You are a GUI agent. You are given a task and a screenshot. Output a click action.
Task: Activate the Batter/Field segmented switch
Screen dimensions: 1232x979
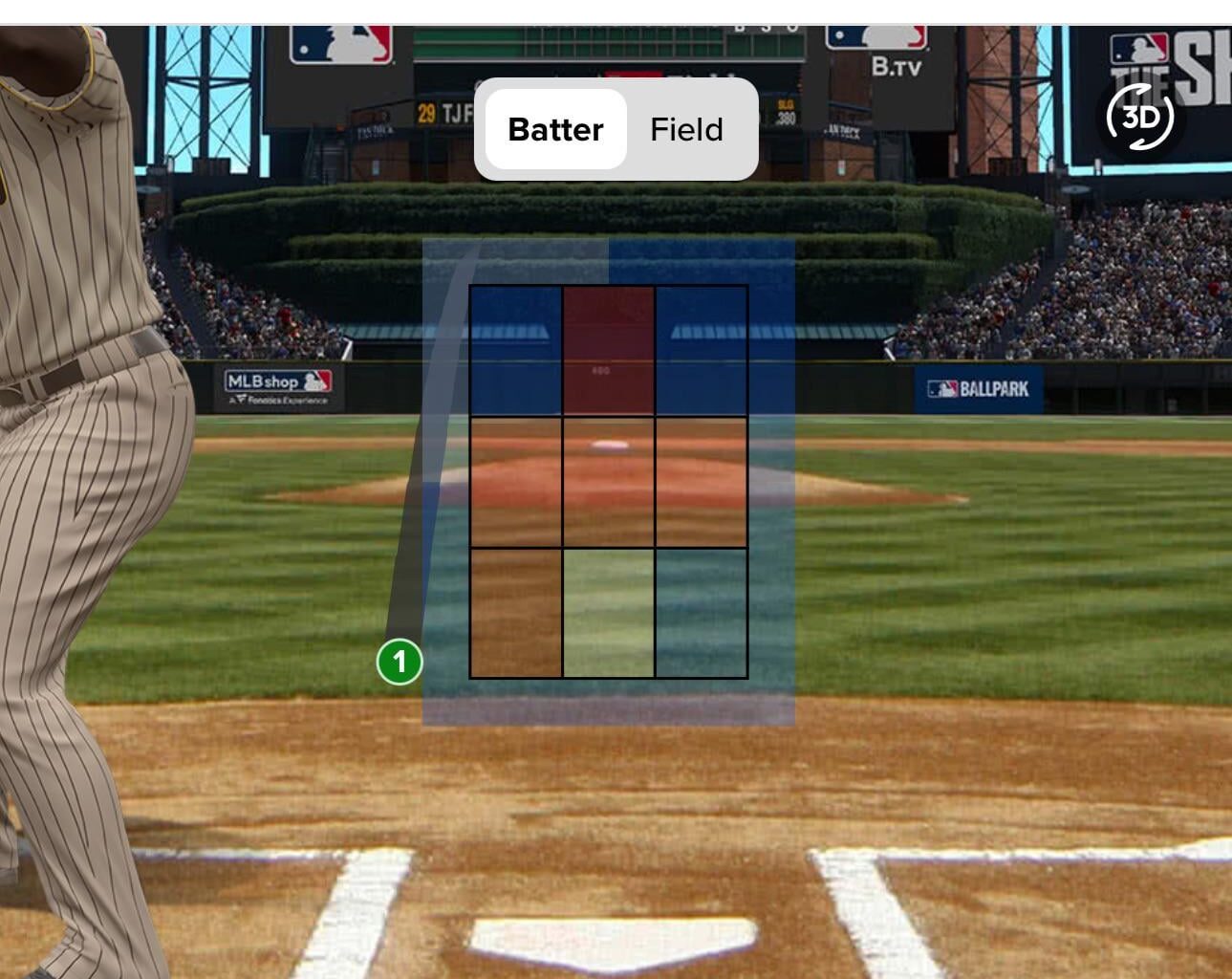(x=616, y=129)
